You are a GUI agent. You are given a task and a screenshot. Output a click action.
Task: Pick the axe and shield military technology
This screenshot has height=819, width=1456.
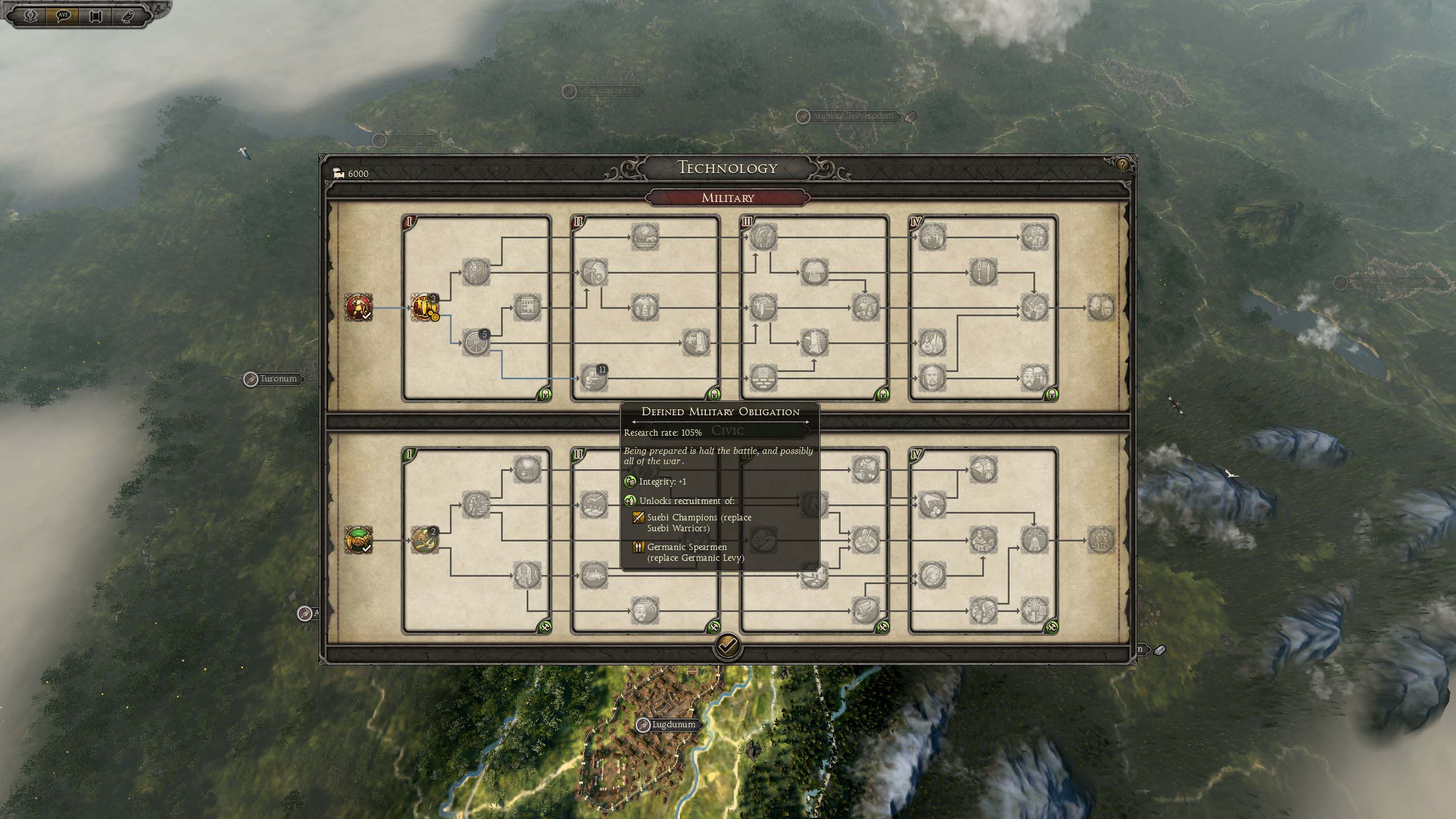594,272
